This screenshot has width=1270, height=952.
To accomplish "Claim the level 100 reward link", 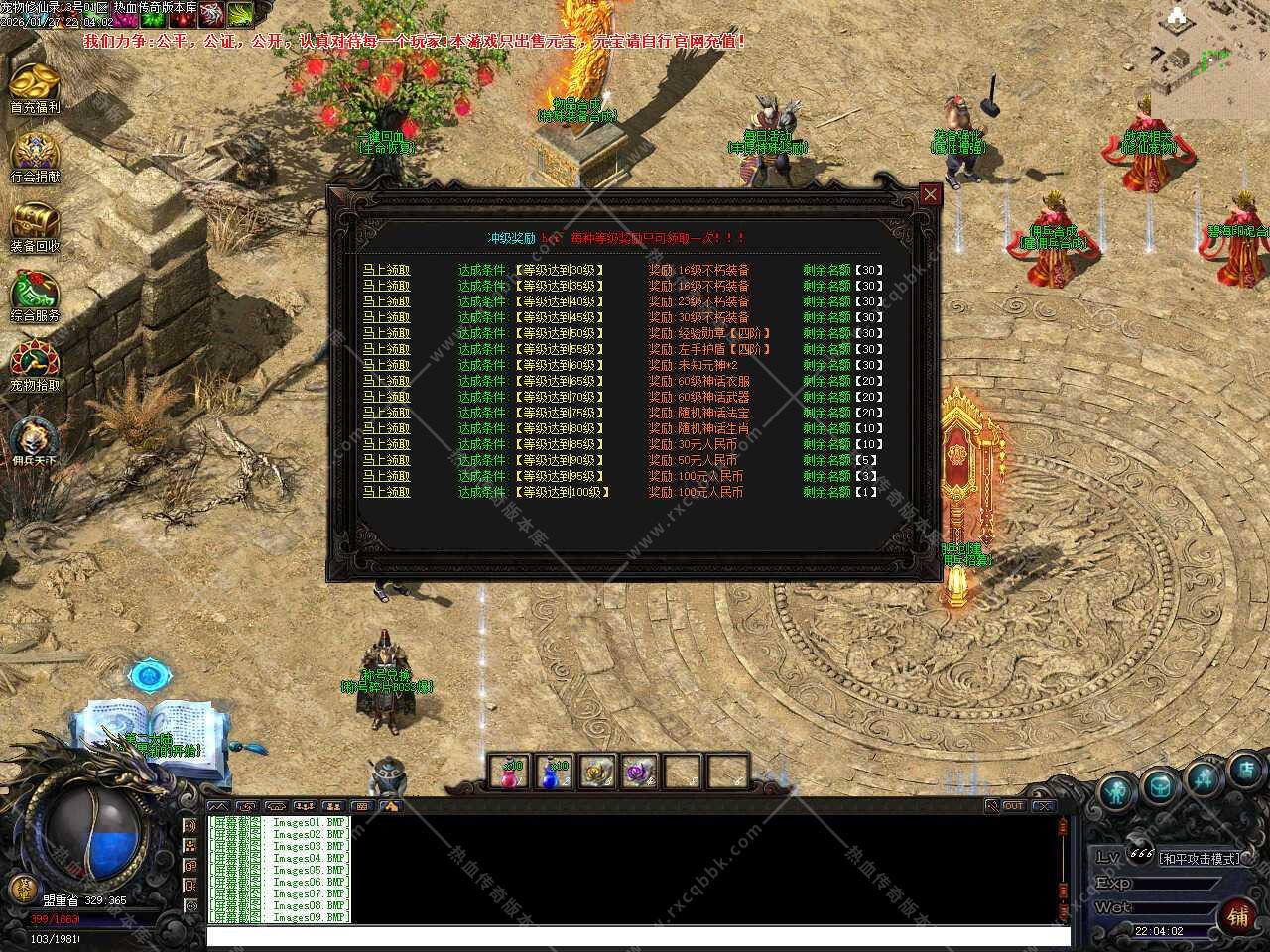I will [x=386, y=492].
